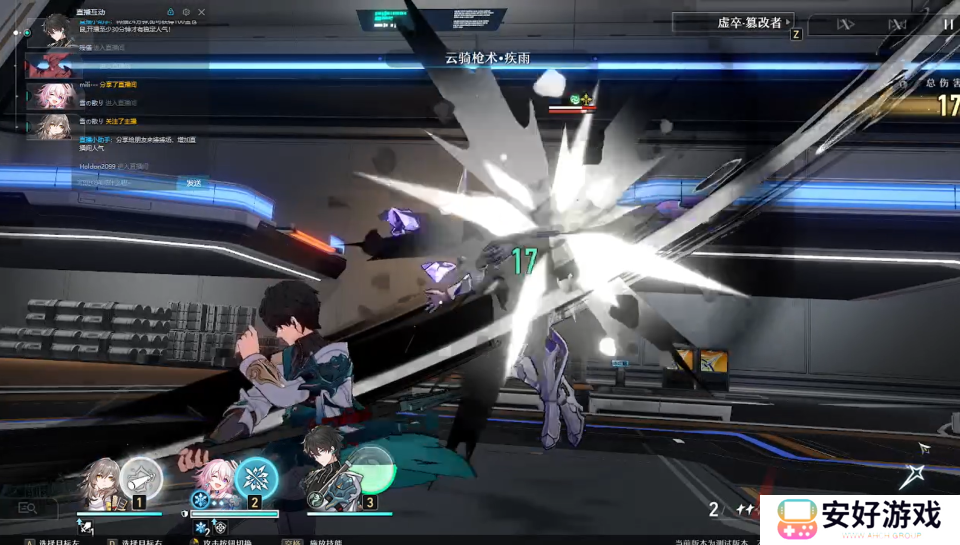The image size is (960, 545).
Task: Open enemy info for 虚卒·篡改者
Action: 750,21
